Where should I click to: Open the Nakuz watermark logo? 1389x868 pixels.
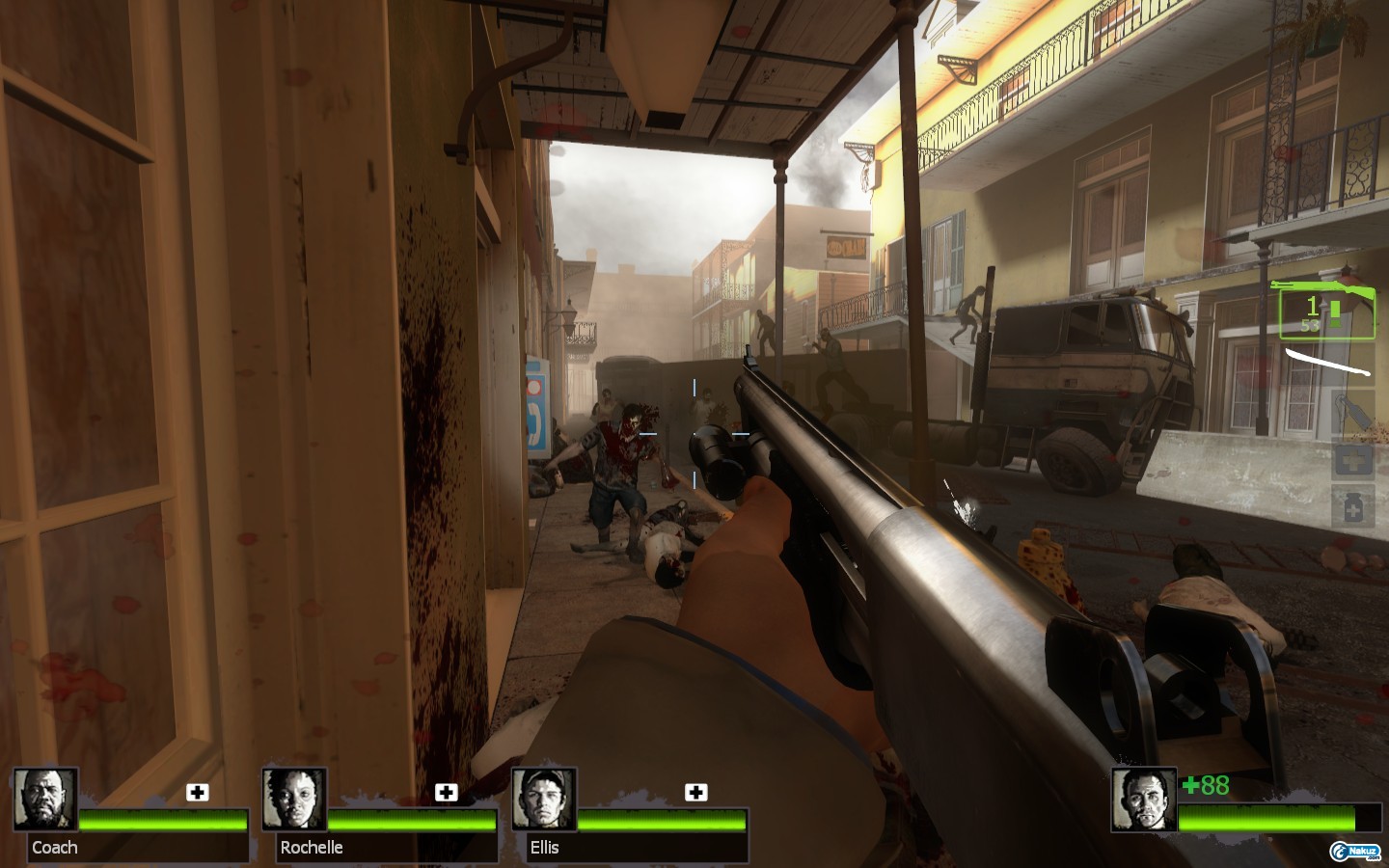[1355, 850]
